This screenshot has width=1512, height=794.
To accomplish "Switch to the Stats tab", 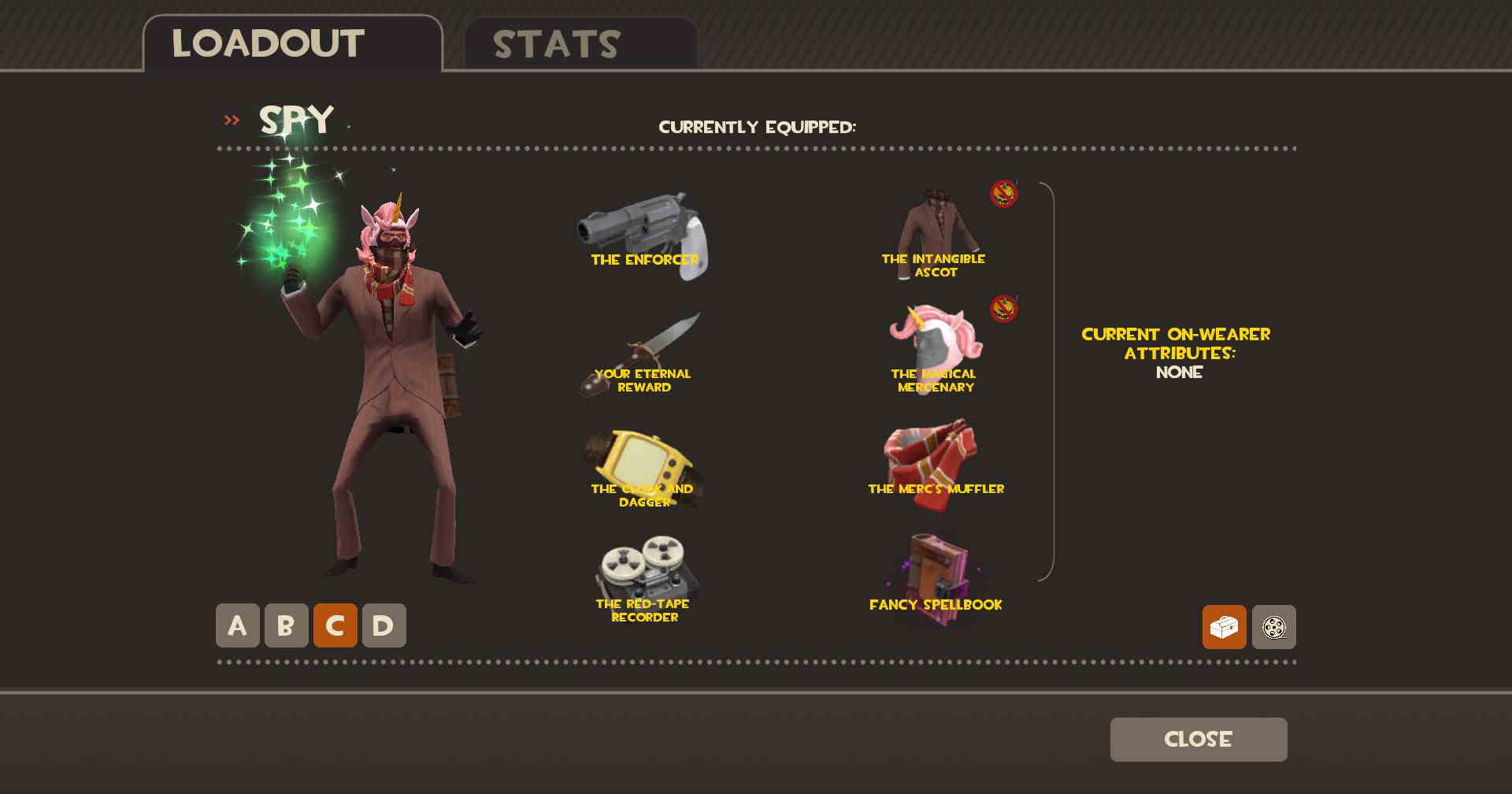I will tap(580, 44).
